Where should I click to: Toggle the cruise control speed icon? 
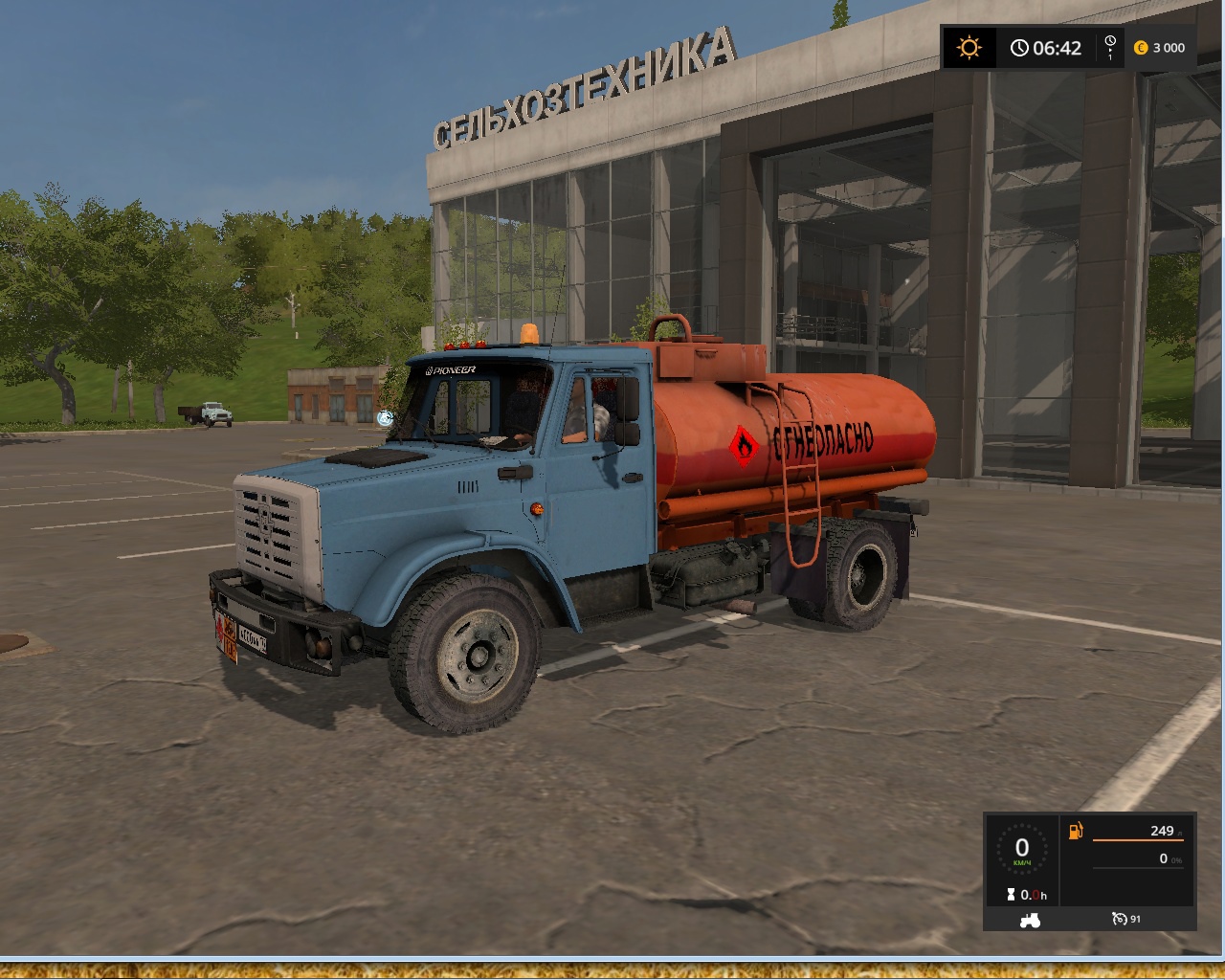coord(1120,919)
